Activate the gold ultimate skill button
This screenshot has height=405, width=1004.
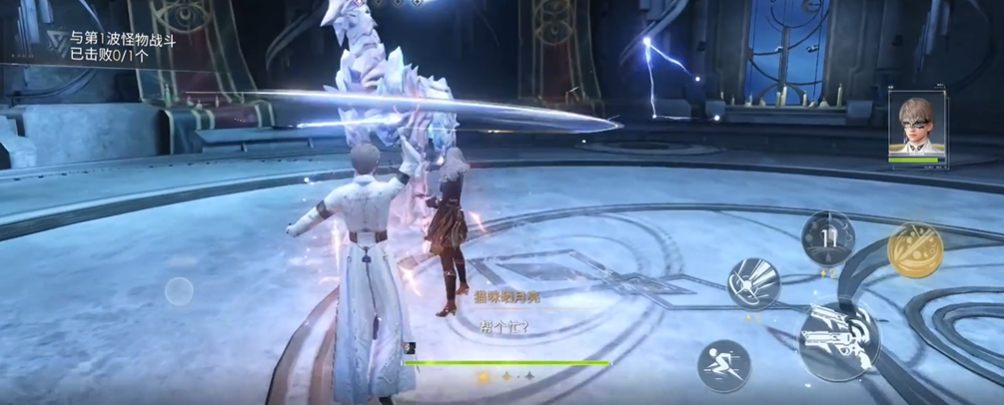[x=914, y=250]
